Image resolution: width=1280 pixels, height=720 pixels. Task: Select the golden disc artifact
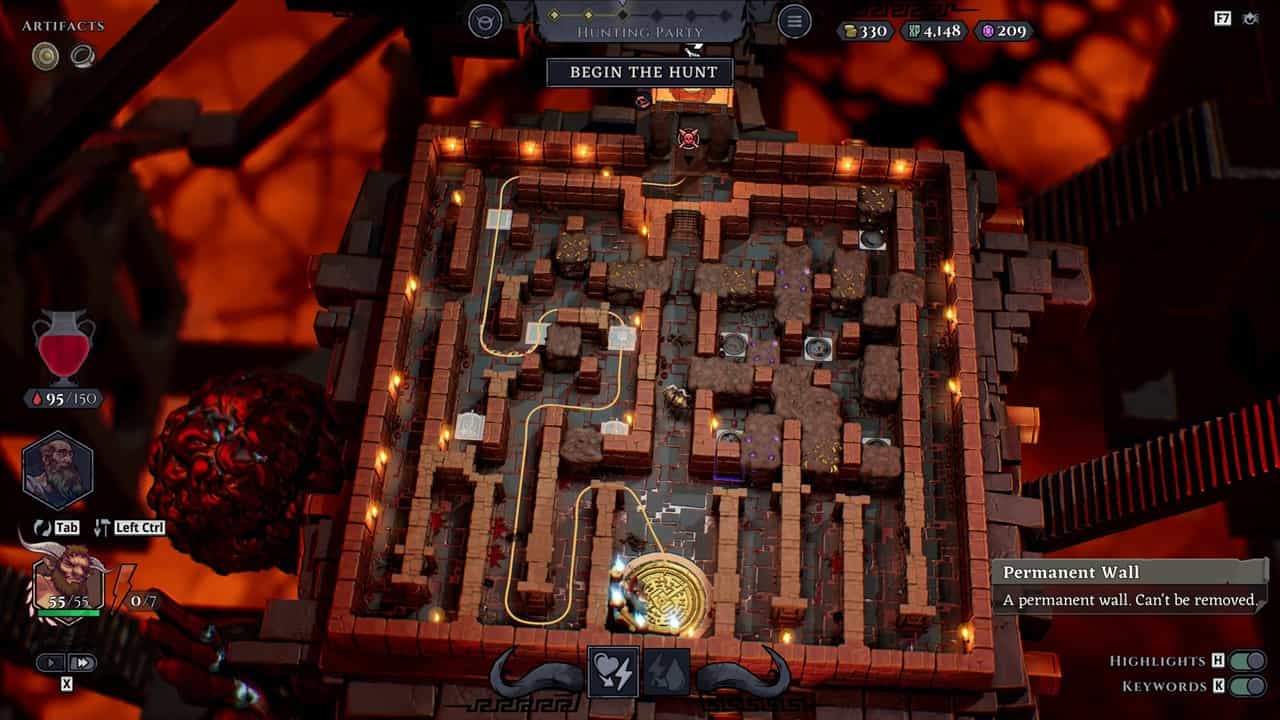(x=45, y=57)
